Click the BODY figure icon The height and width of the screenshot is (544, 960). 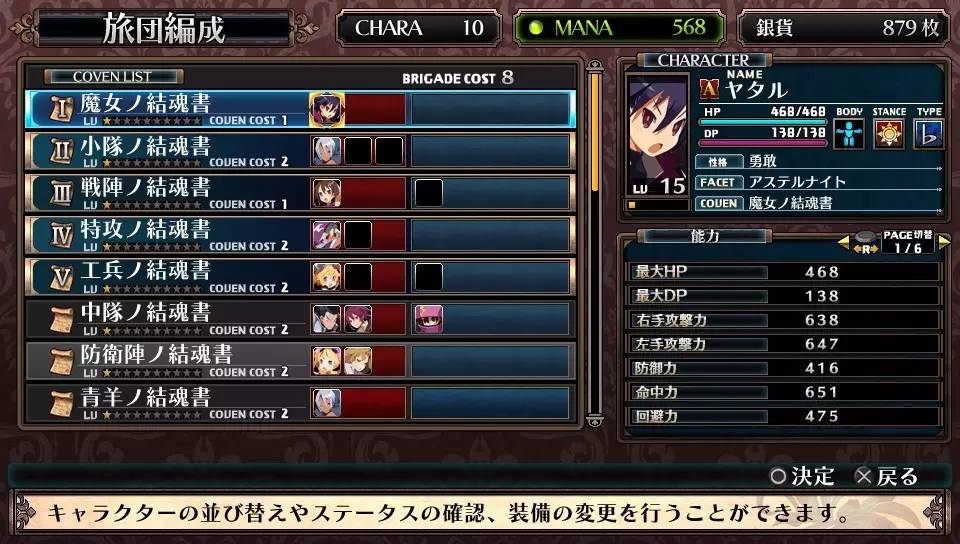click(x=849, y=133)
